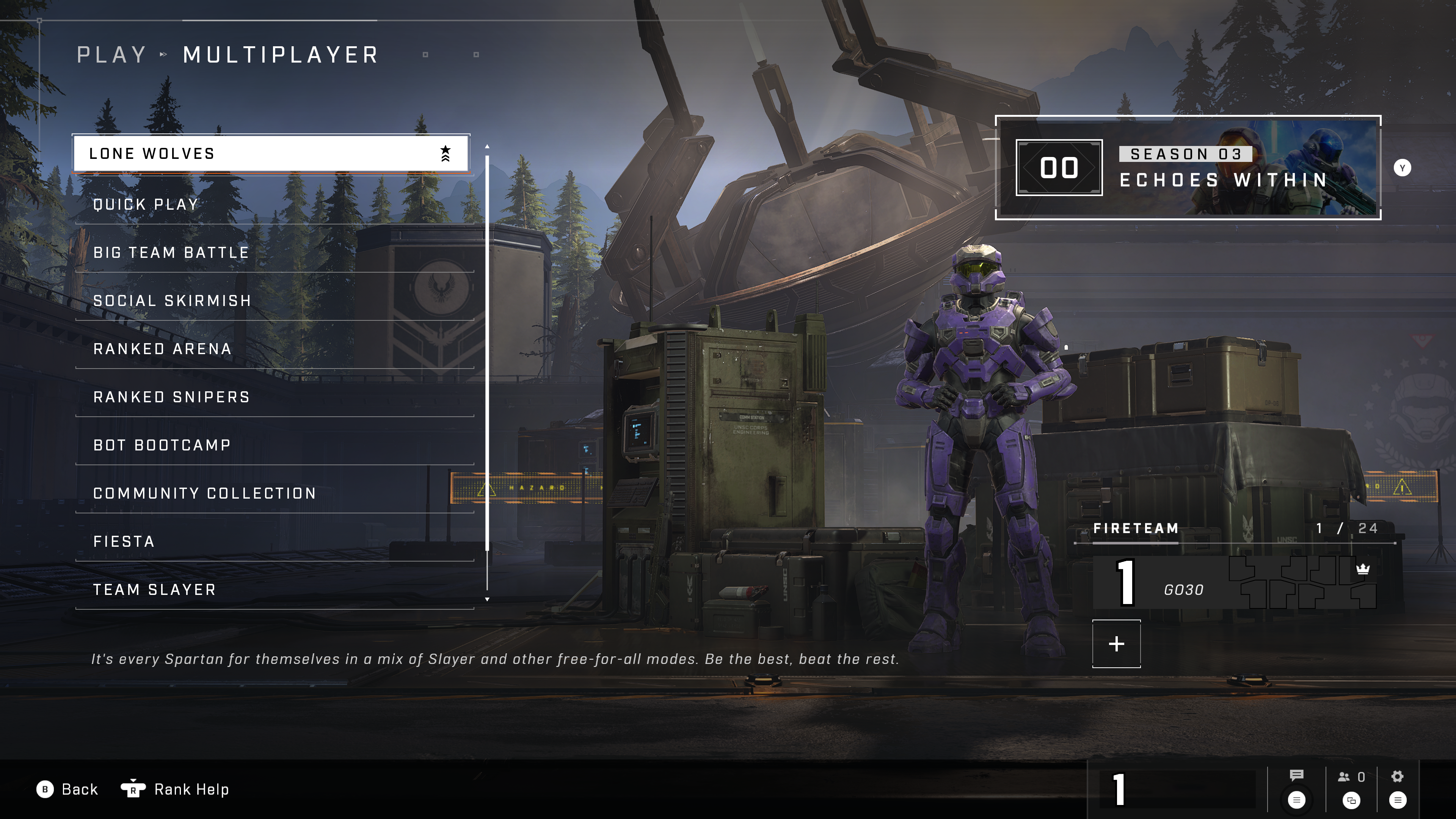Open the settings gear icon
Screen dimensions: 1456x819
[1397, 777]
